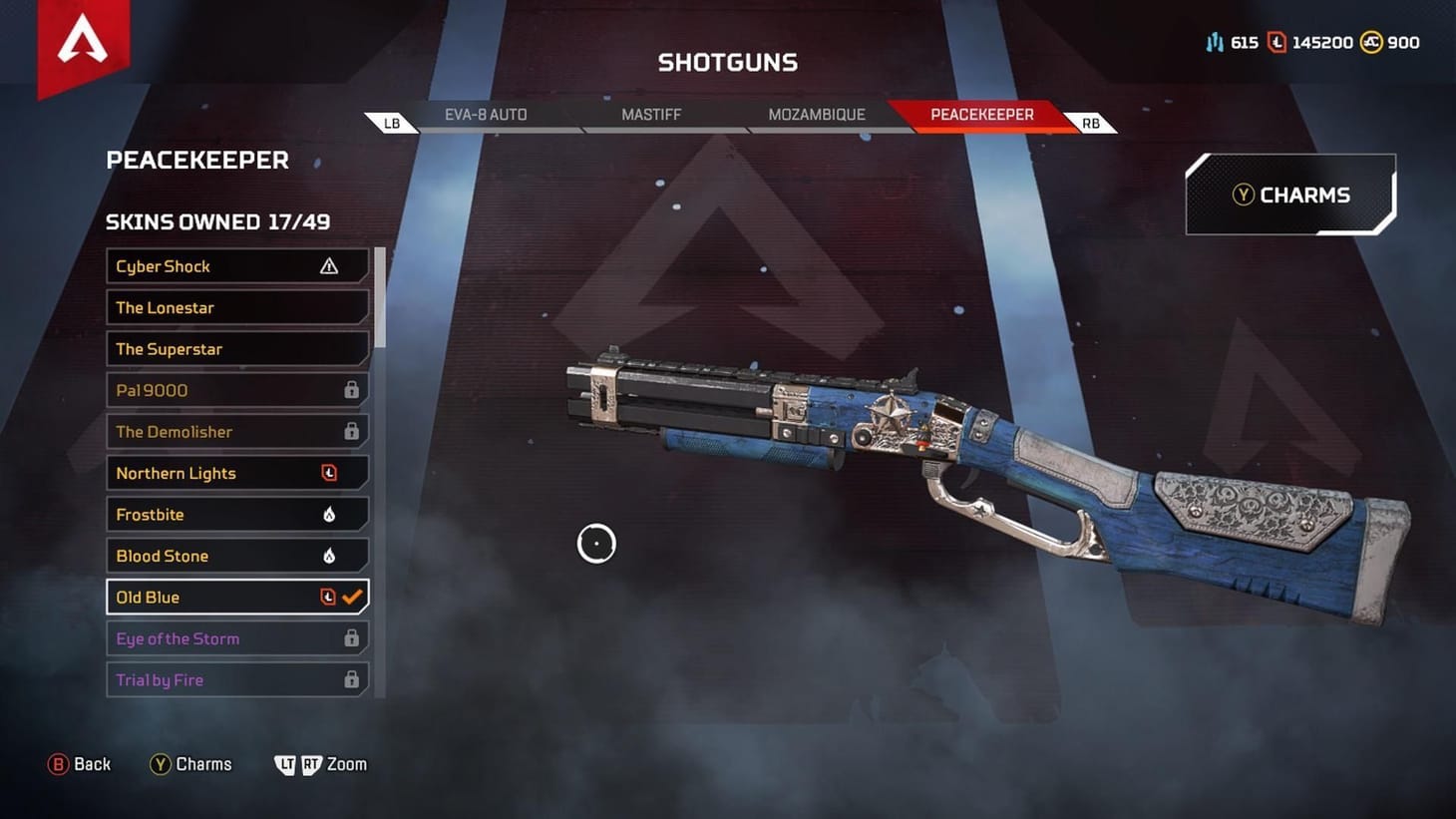Click the checkmark on the equipped Old Blue skin

click(351, 596)
